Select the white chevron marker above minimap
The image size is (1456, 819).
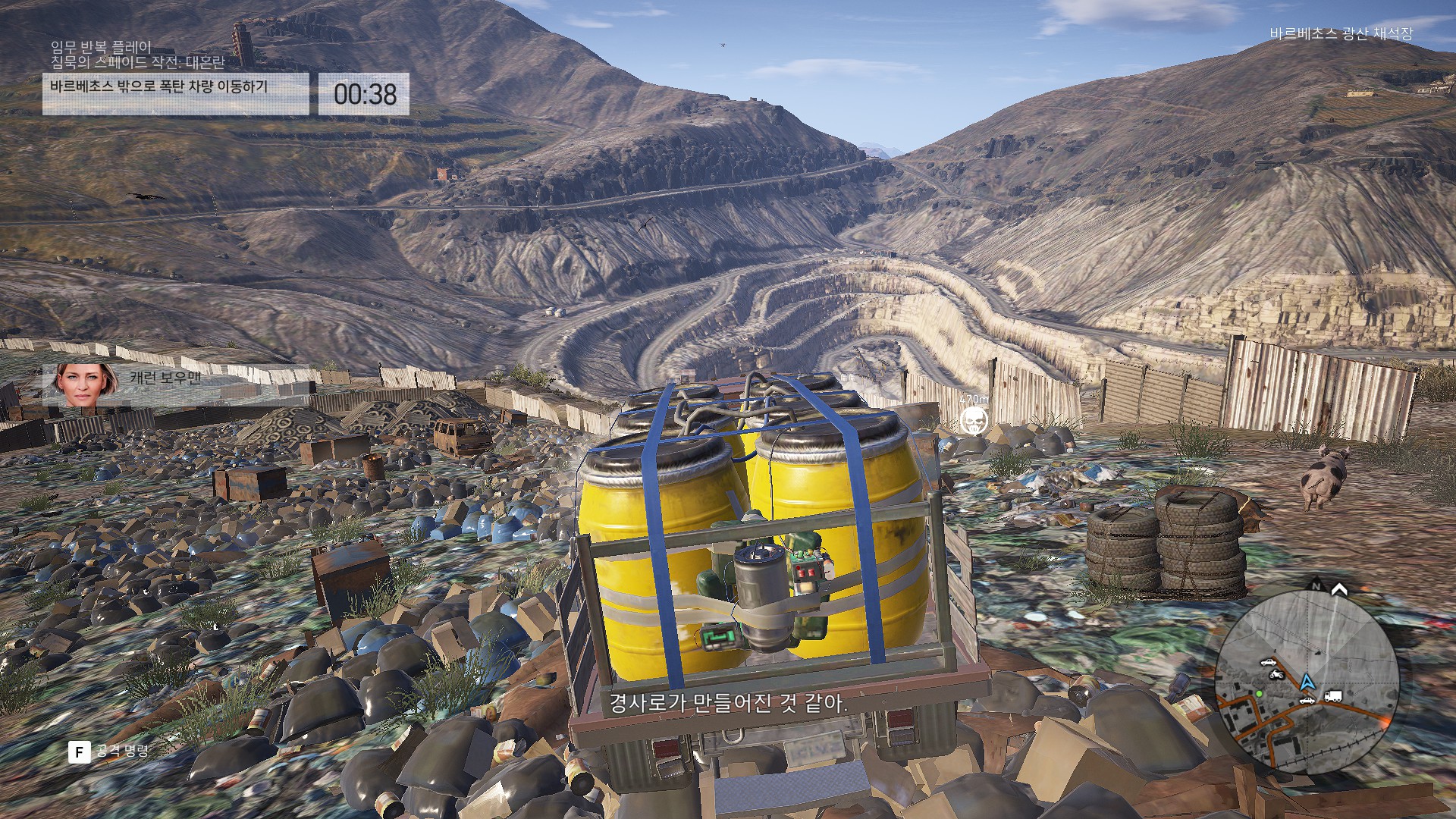pos(1339,589)
